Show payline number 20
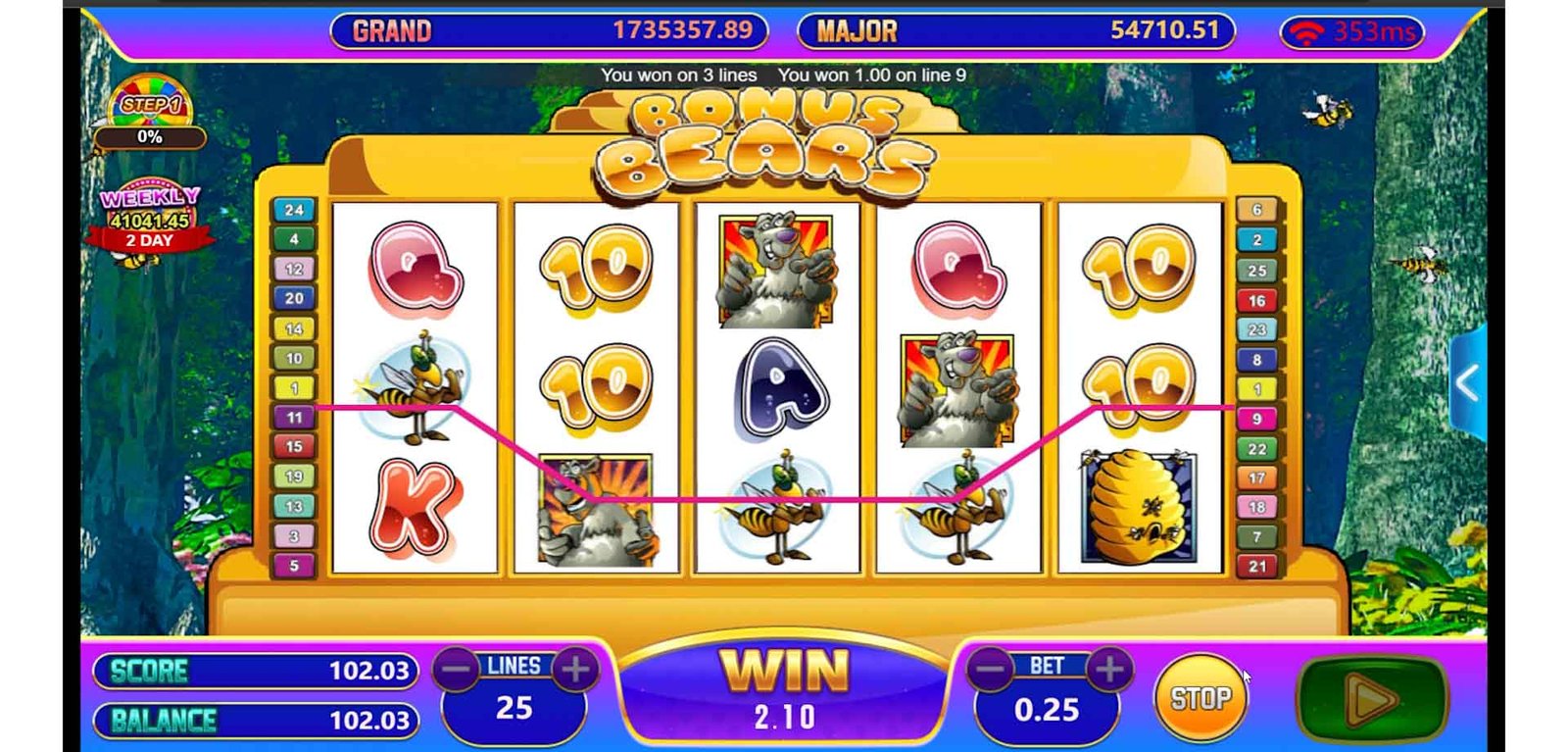This screenshot has height=752, width=1568. (x=293, y=298)
